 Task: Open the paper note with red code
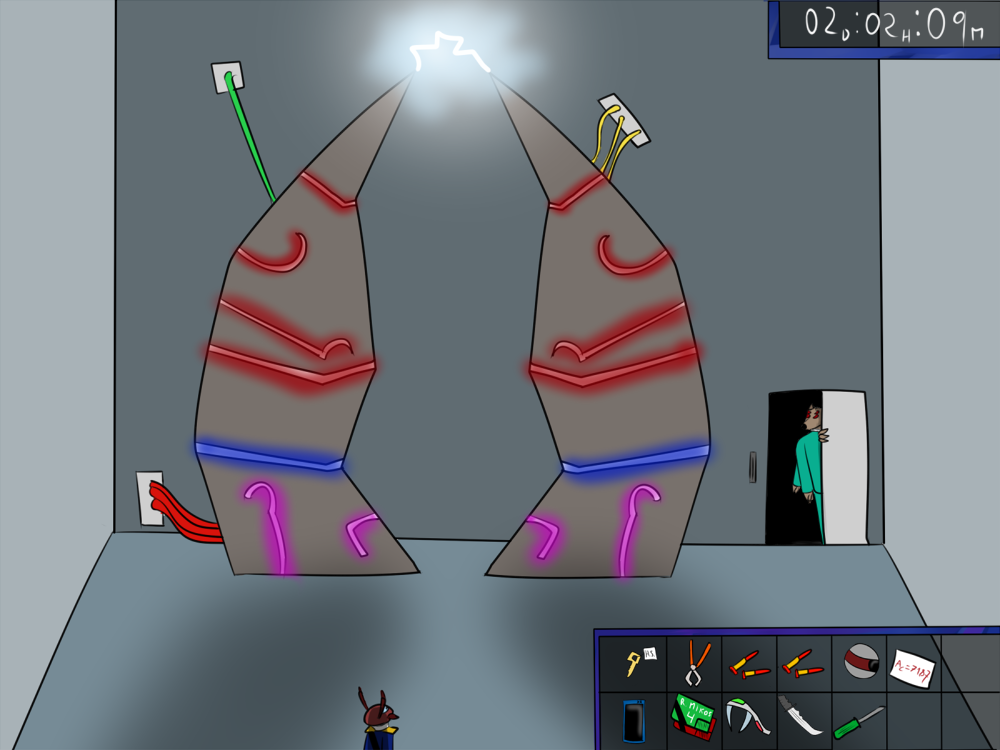click(913, 667)
